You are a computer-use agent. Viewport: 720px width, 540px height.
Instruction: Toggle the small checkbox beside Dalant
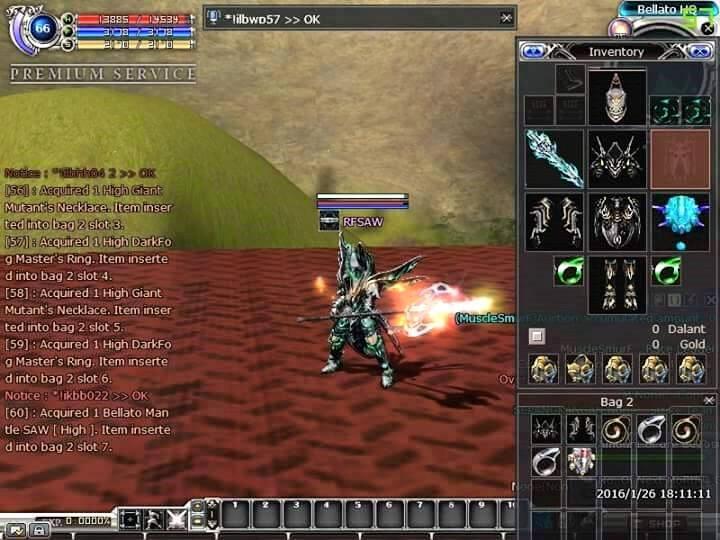pos(536,336)
